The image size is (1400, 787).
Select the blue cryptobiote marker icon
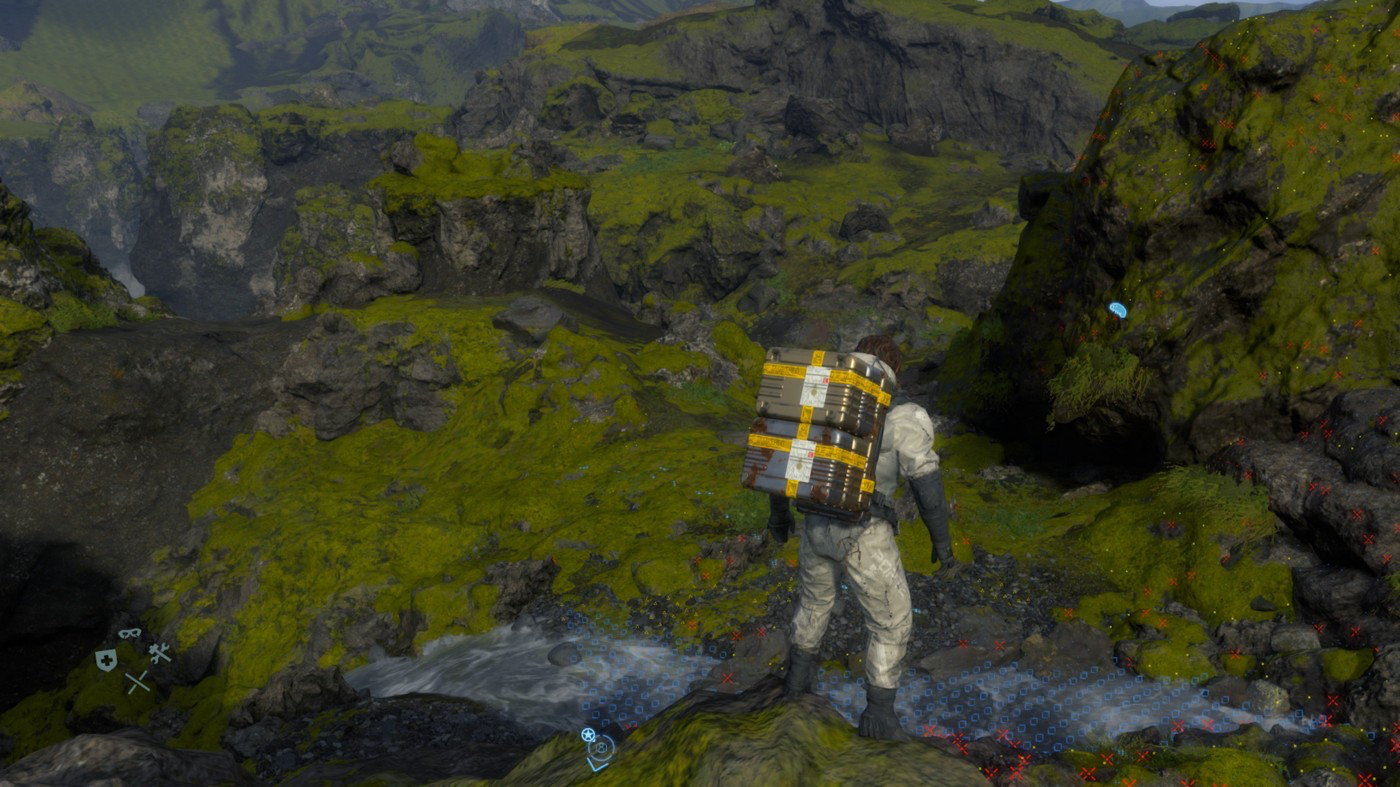click(1117, 310)
